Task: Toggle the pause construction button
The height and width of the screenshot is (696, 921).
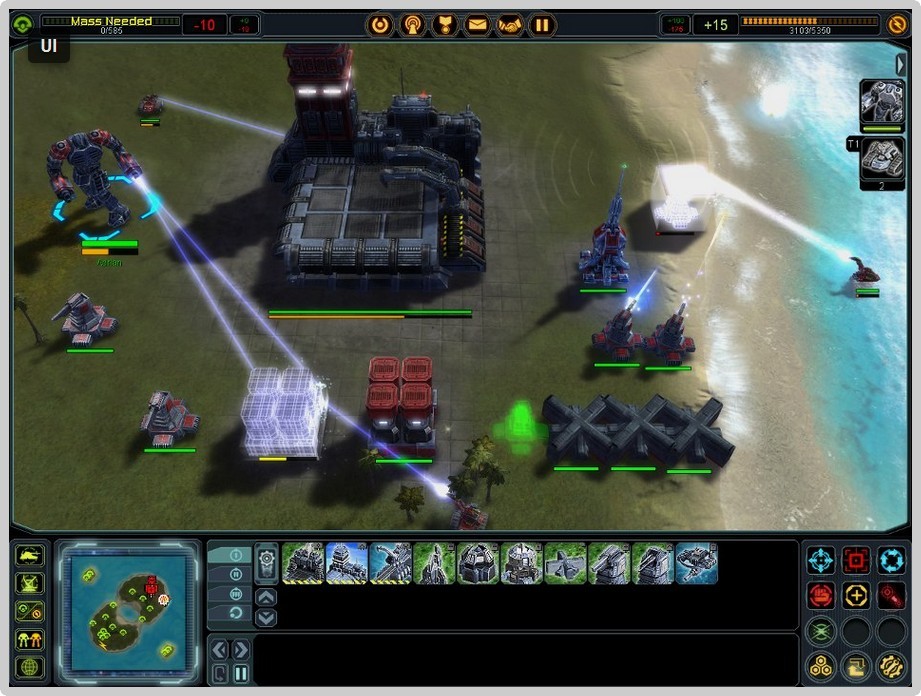Action: (x=241, y=673)
